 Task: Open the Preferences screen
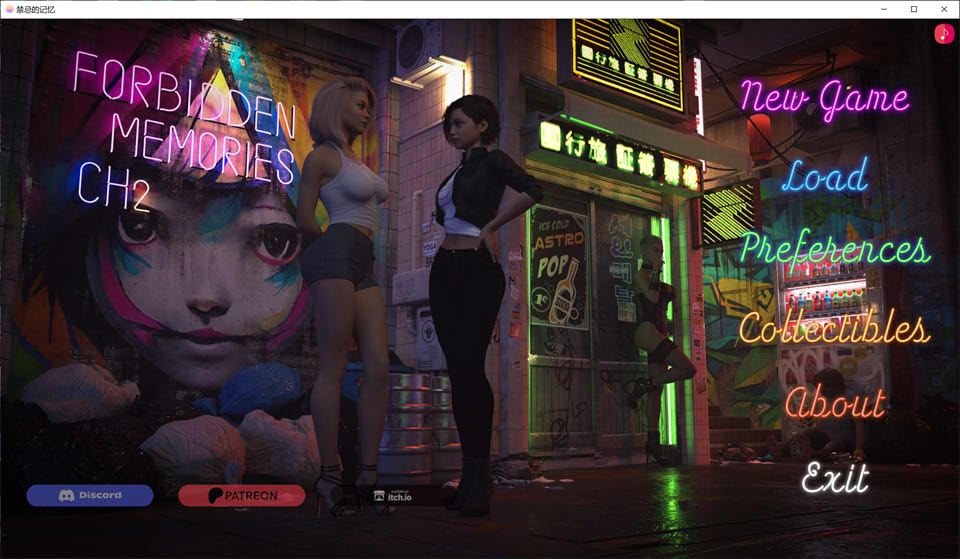point(835,250)
